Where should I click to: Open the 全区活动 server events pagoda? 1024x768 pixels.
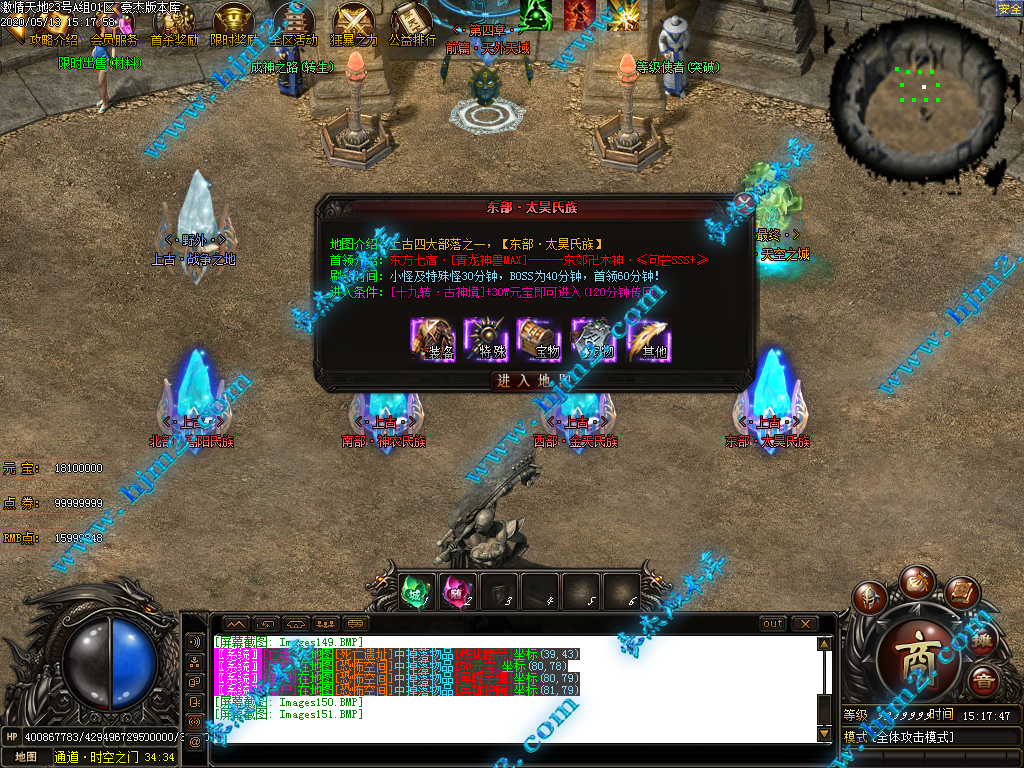(x=293, y=23)
